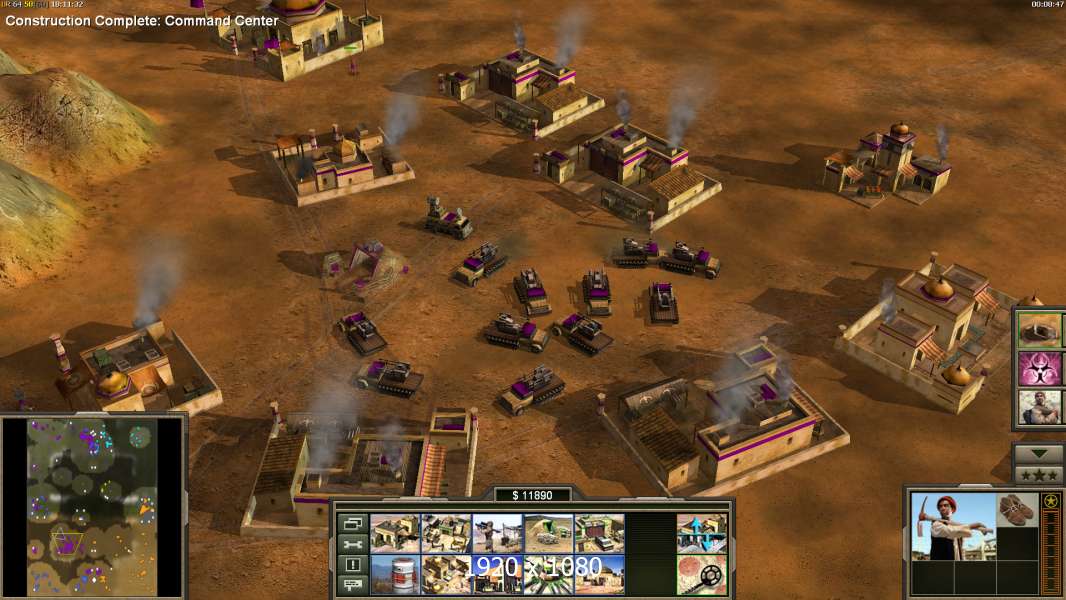Select the Arms Dealer build icon

pyautogui.click(x=599, y=533)
